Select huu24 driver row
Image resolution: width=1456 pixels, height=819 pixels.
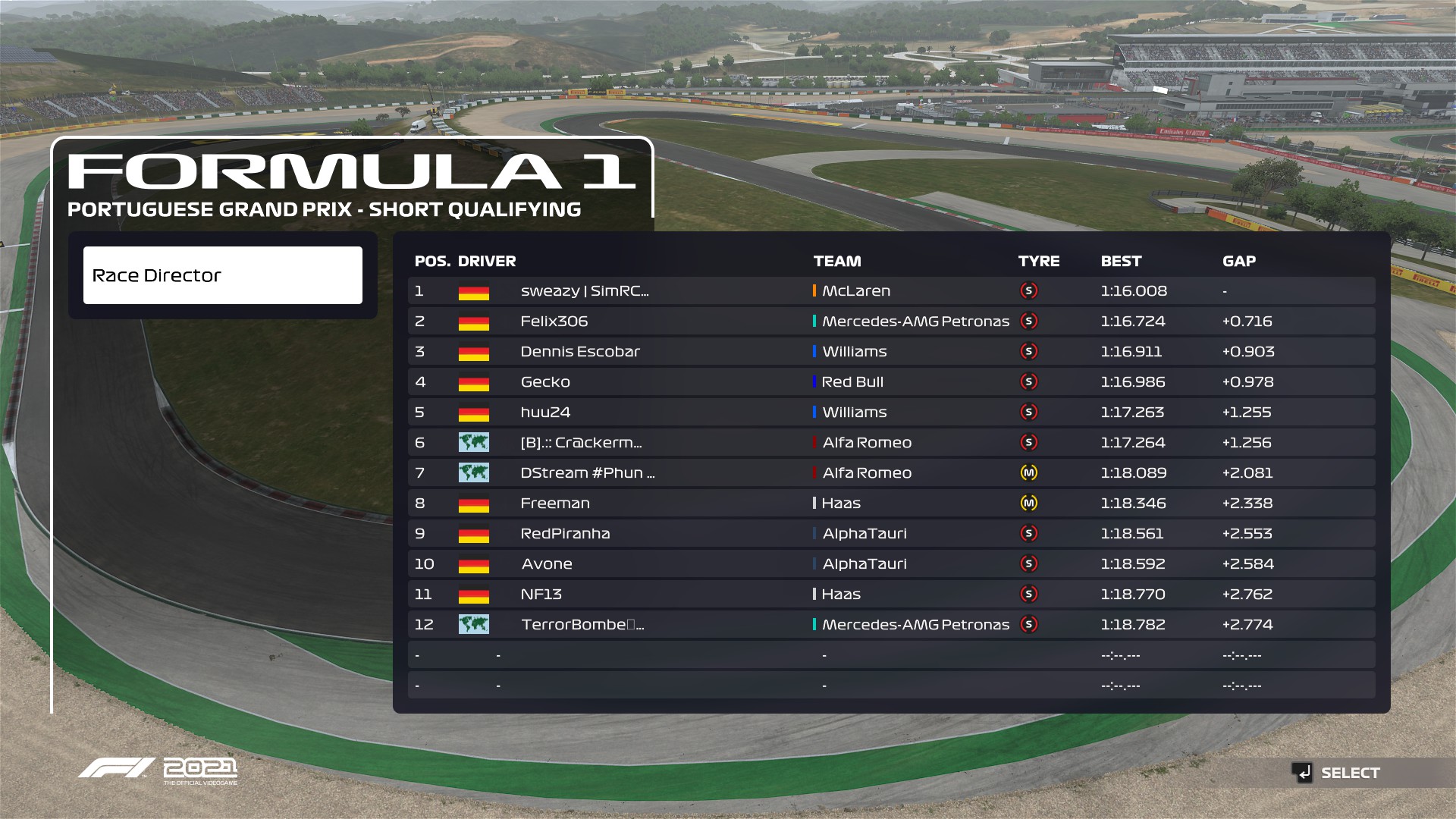tap(545, 413)
